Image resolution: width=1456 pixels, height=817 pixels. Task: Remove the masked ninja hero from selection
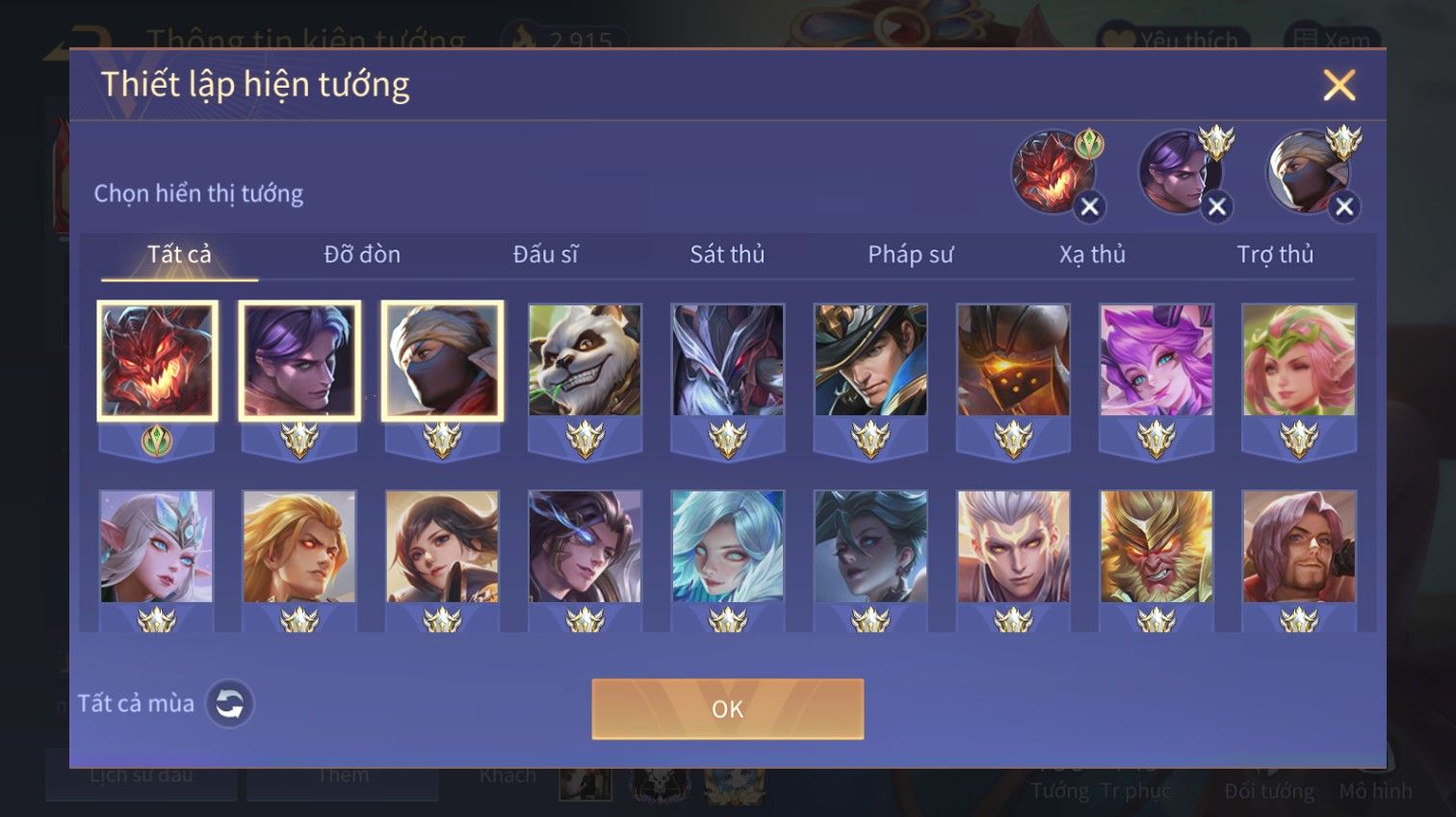click(x=1344, y=206)
